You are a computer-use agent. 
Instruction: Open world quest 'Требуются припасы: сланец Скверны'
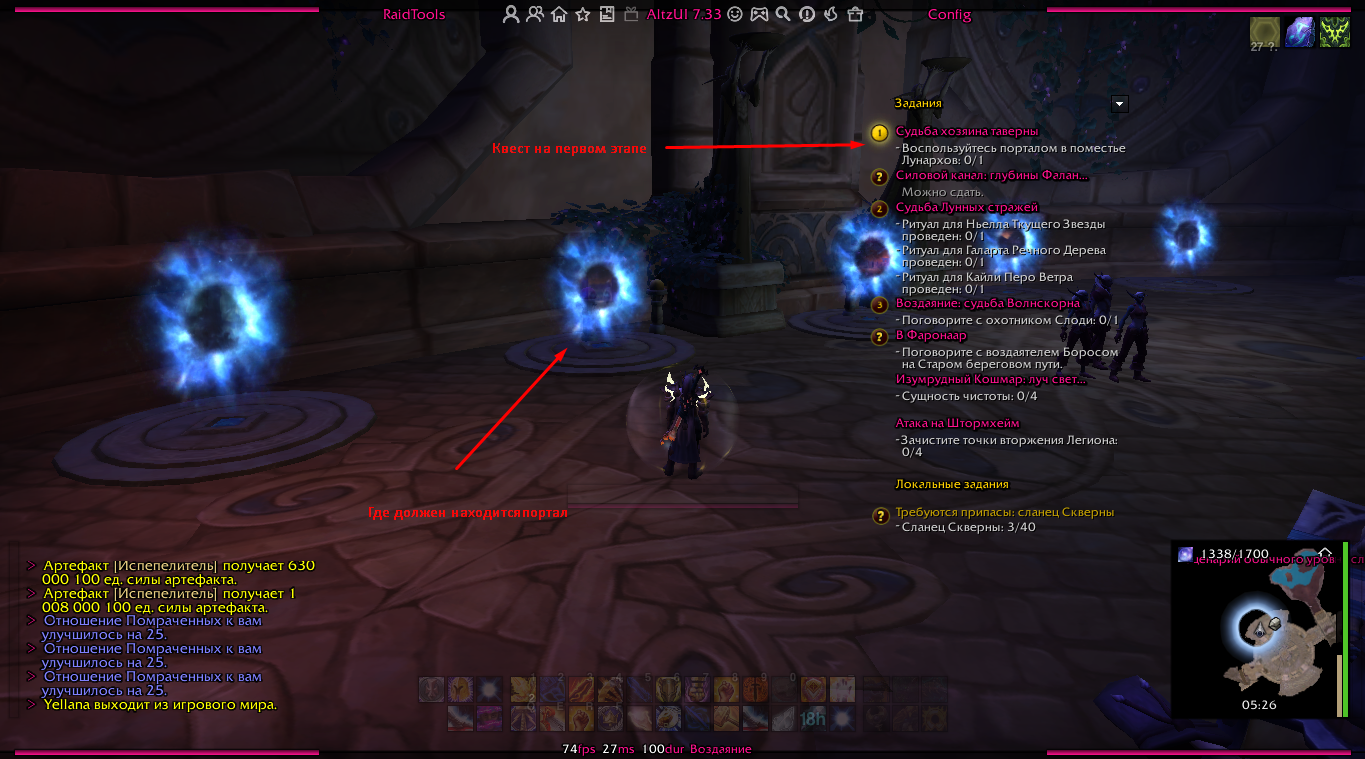click(1004, 512)
